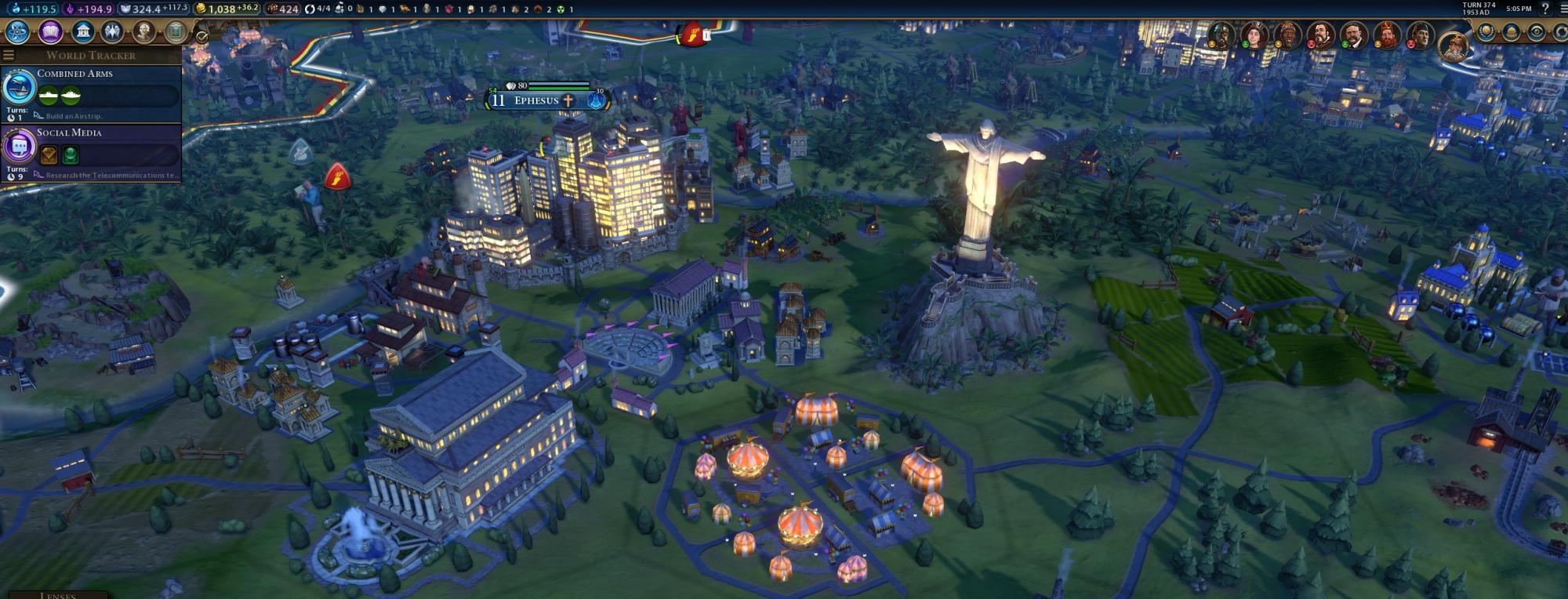Select the red-bearded crowned leader portrait
1568x599 pixels.
click(1387, 36)
